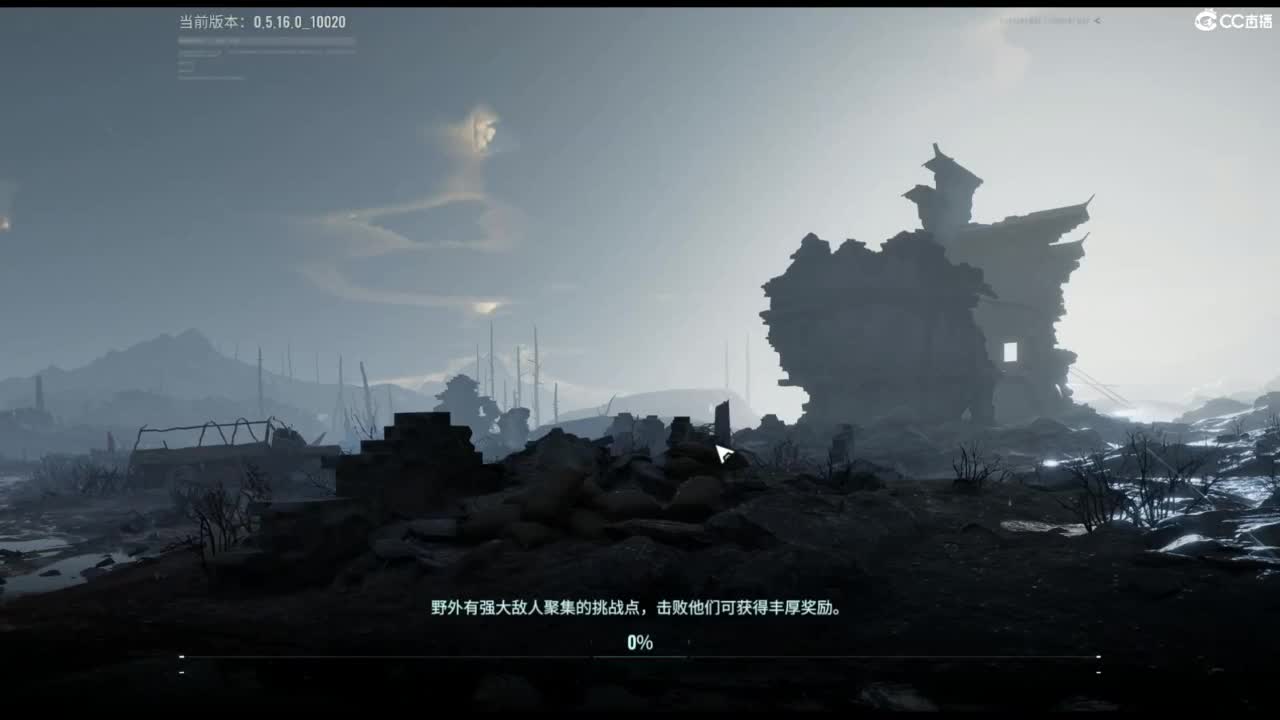Expand the '<' chevron near the top-right watermark
Viewport: 1280px width, 720px height.
click(x=1097, y=19)
